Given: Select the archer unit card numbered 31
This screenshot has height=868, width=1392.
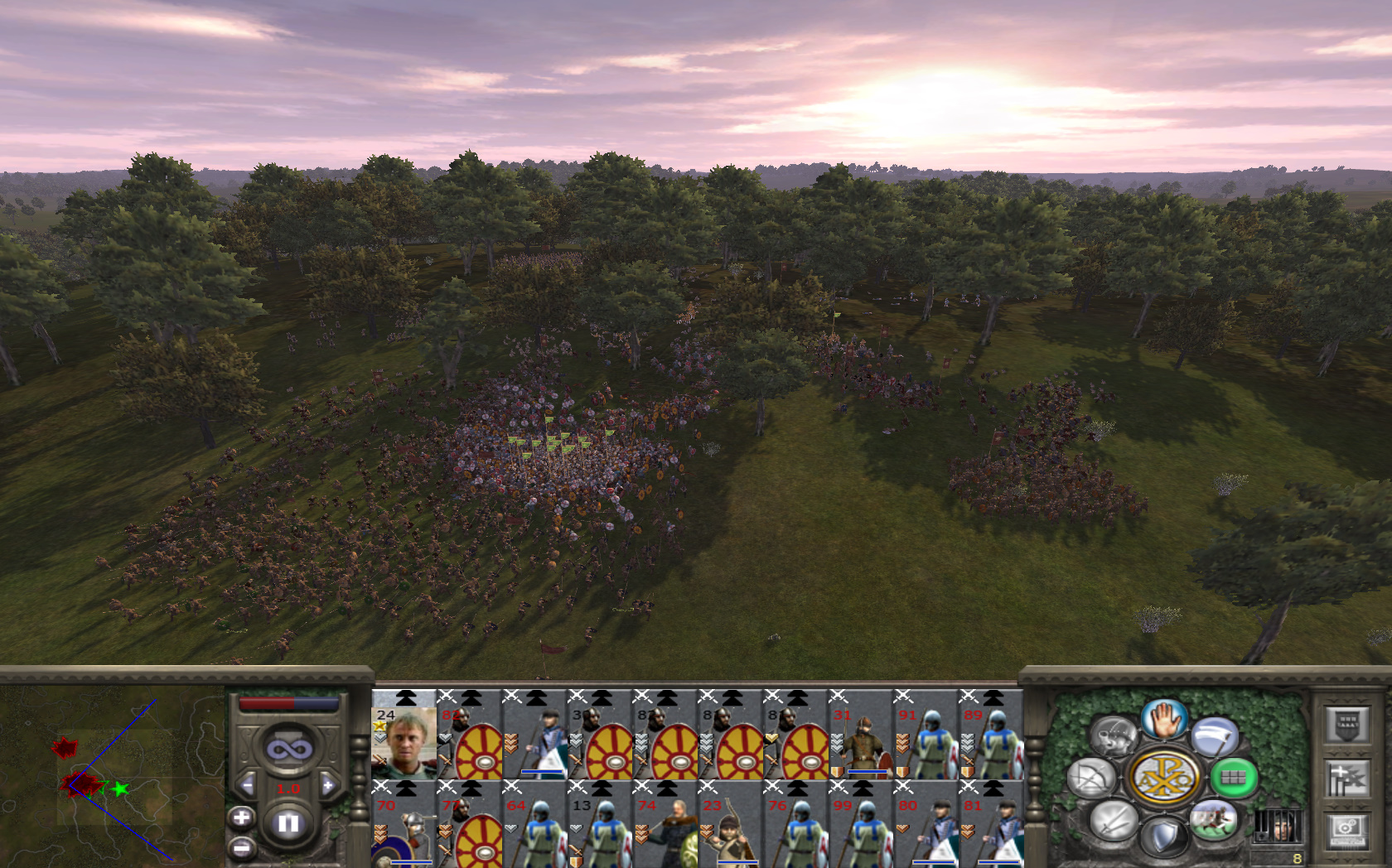Looking at the screenshot, I should (x=860, y=735).
